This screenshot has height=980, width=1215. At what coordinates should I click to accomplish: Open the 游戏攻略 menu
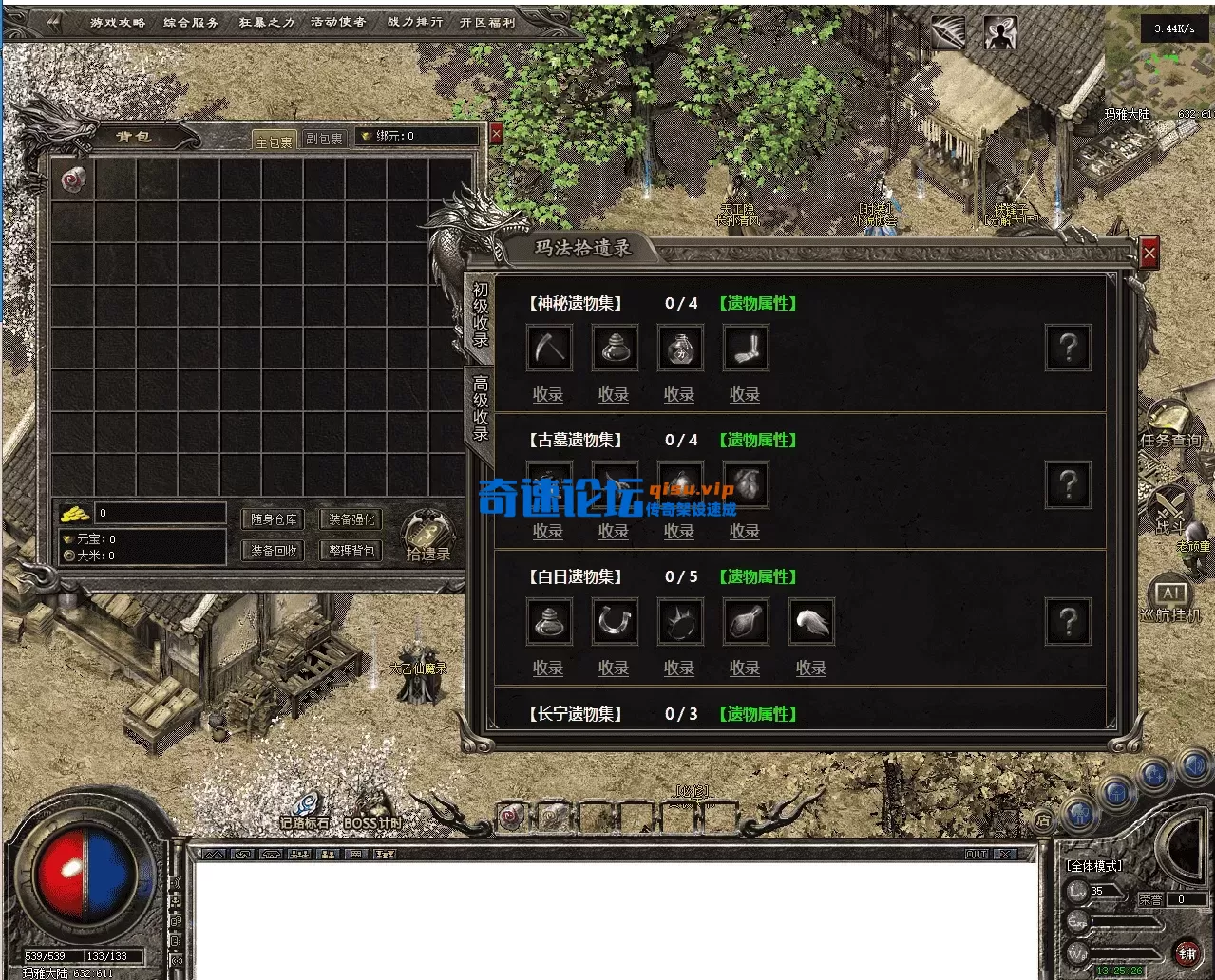pos(118,22)
